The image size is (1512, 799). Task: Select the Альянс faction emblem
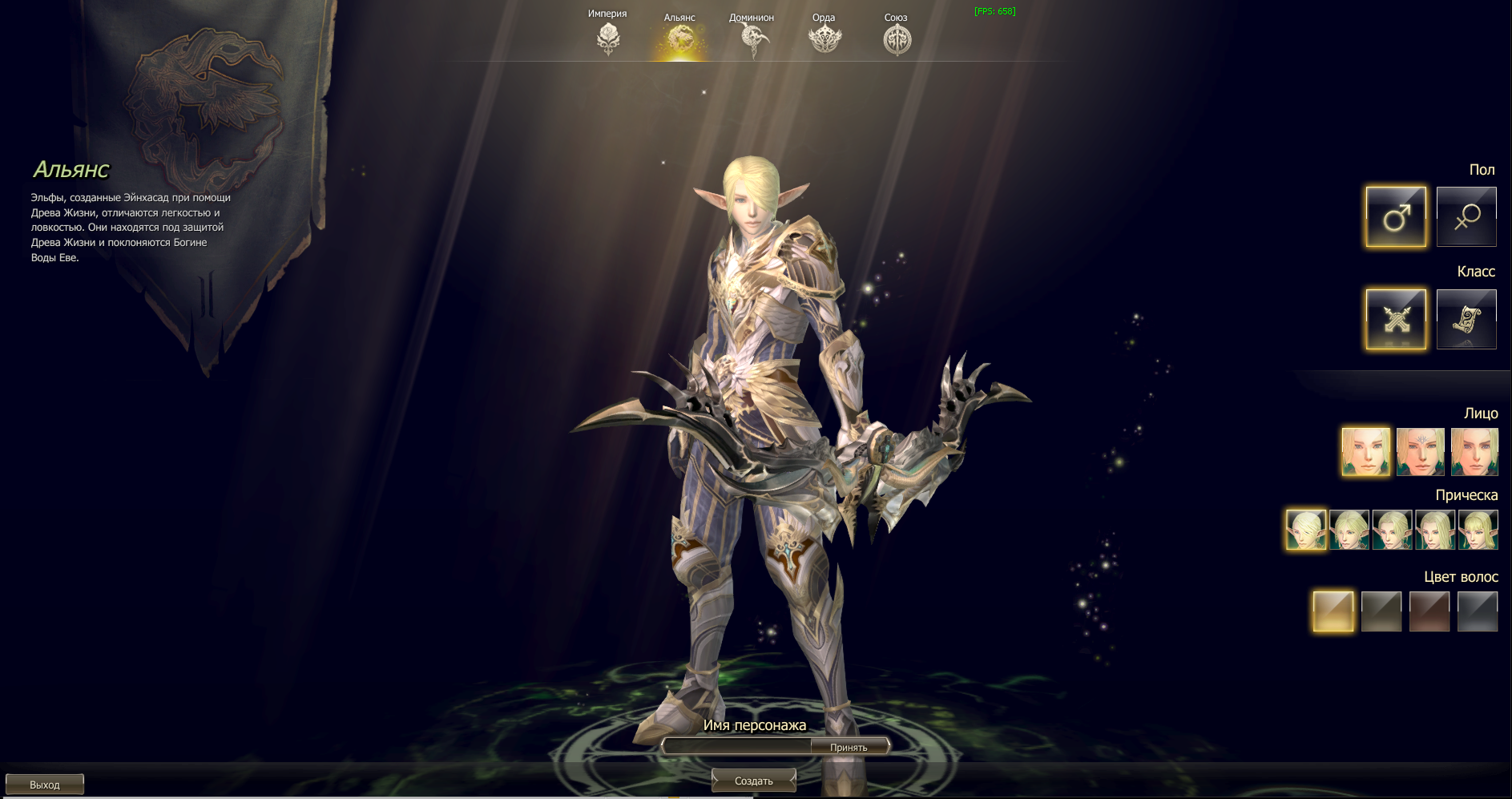click(680, 38)
